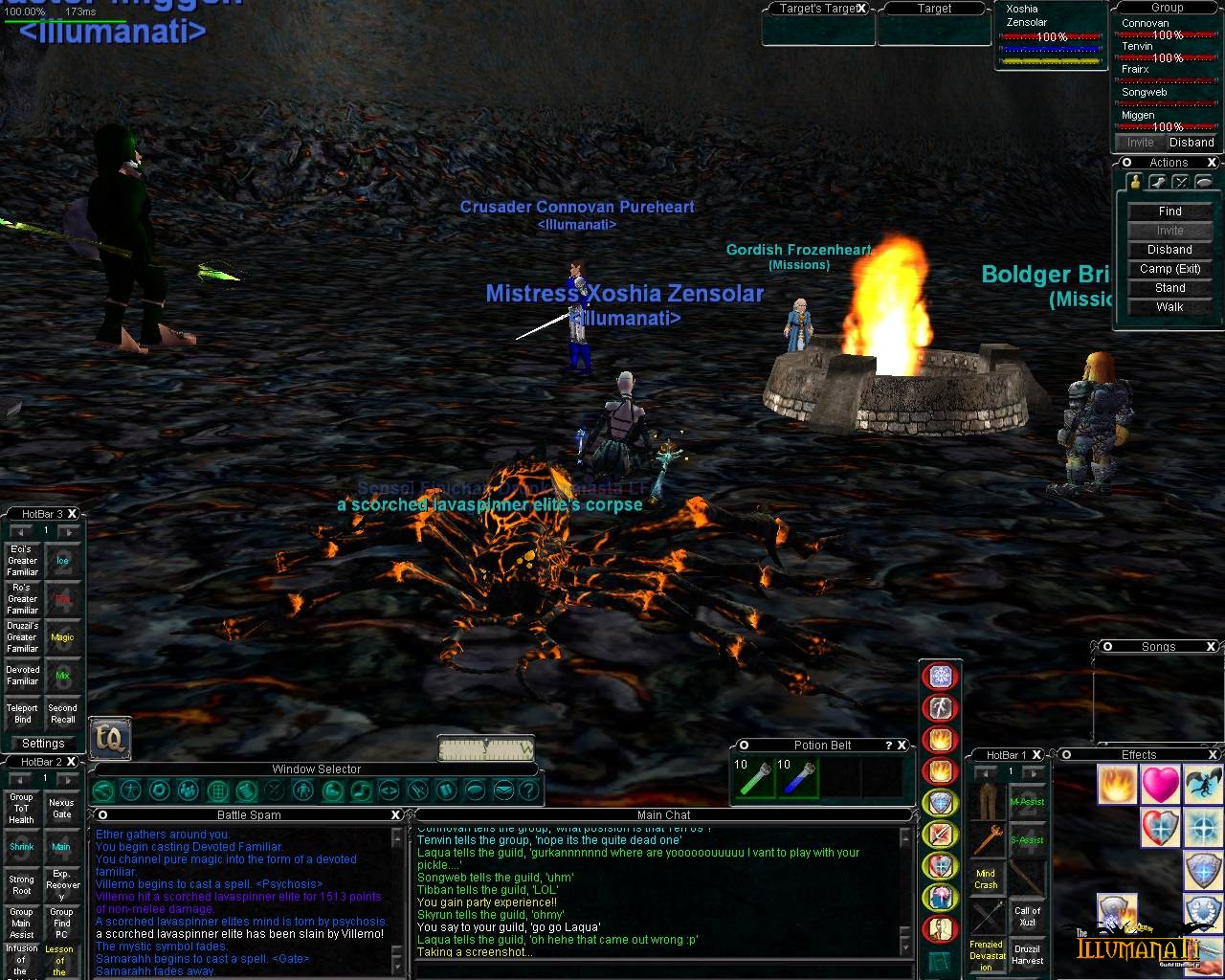Activate Mind Crash on HotBar 1
The height and width of the screenshot is (980, 1225).
[986, 879]
